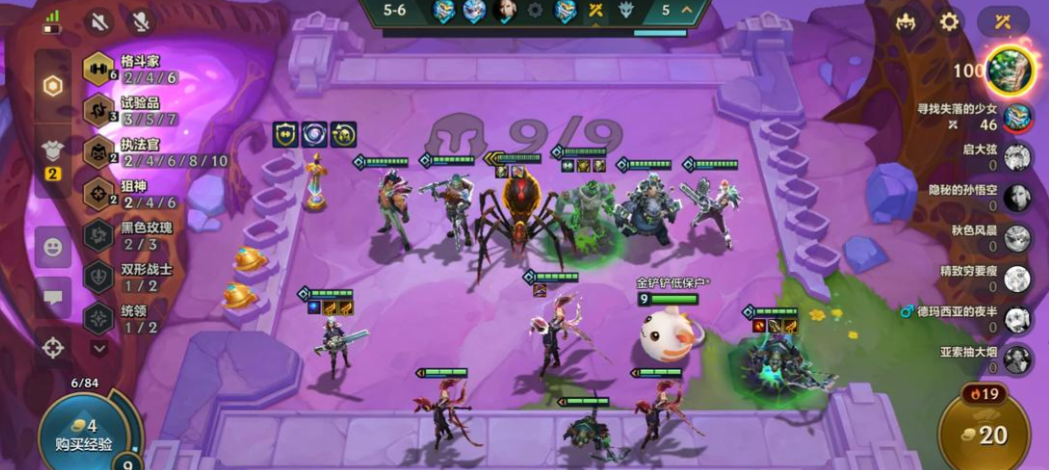Switch to the hexagon traits tab
1049x470 pixels.
52,86
